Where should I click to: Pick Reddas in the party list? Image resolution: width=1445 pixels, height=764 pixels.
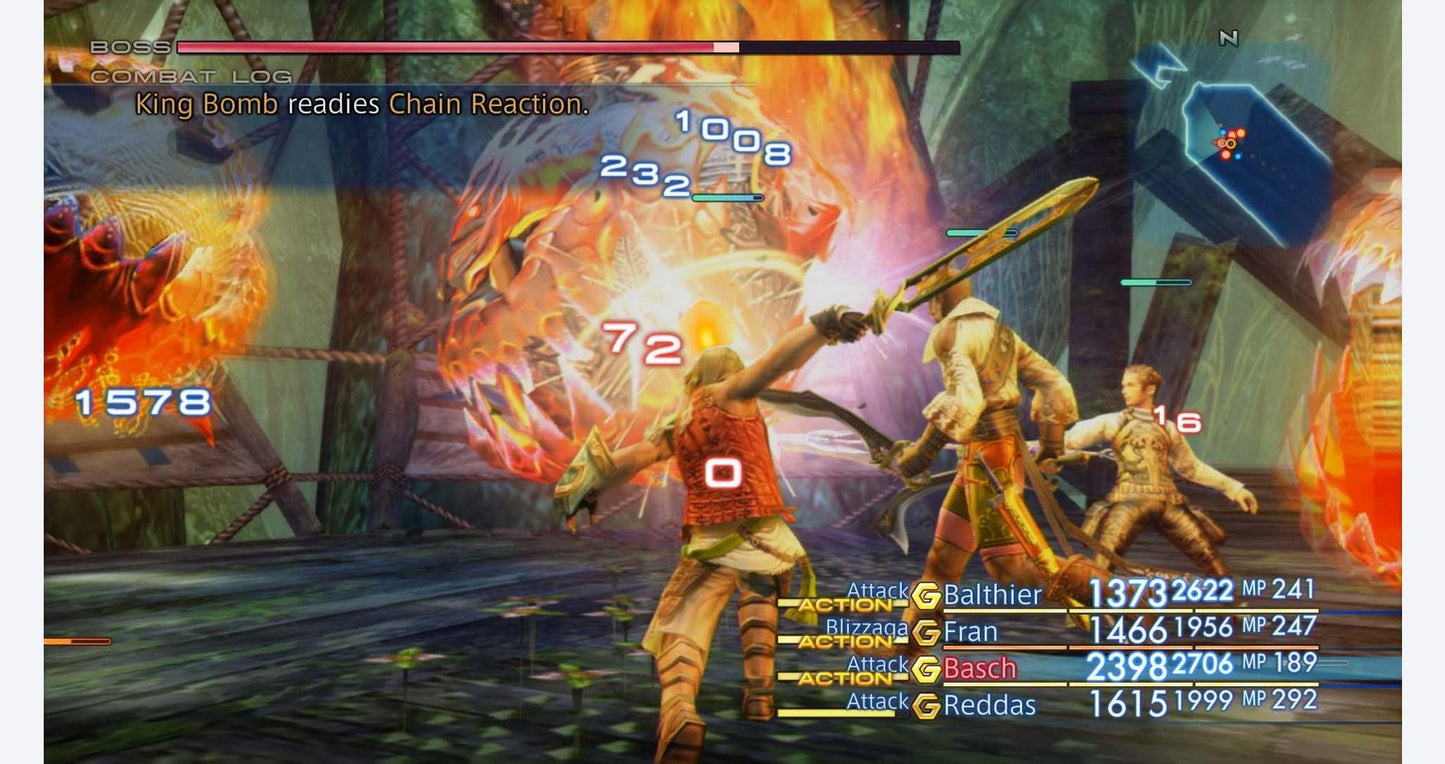coord(989,705)
